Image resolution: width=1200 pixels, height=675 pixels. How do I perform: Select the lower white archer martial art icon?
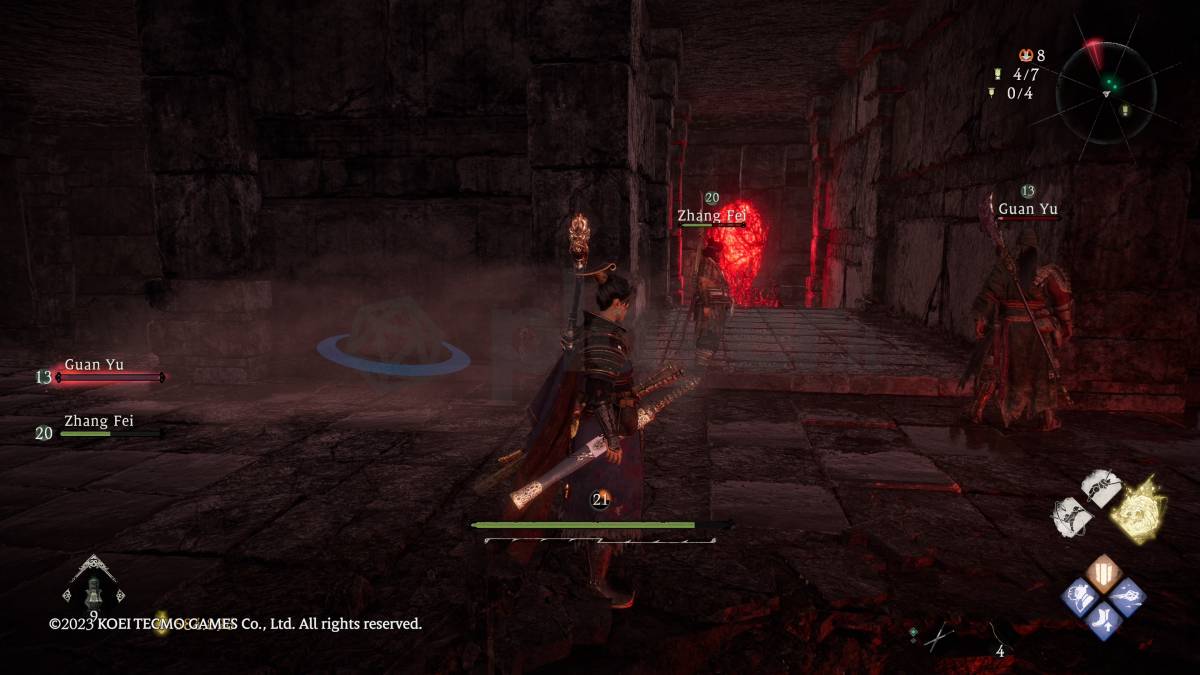click(1070, 515)
